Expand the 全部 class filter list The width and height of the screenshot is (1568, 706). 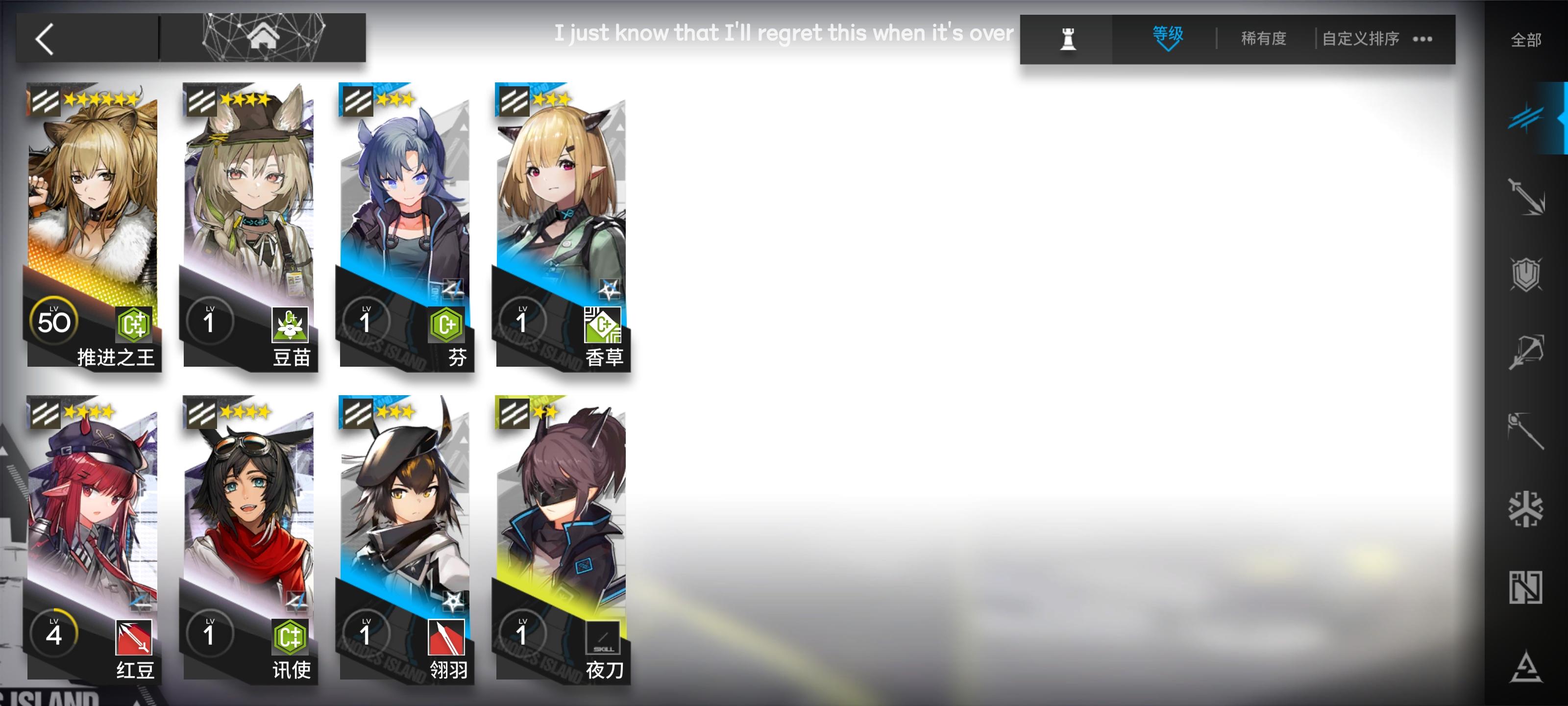[x=1527, y=40]
